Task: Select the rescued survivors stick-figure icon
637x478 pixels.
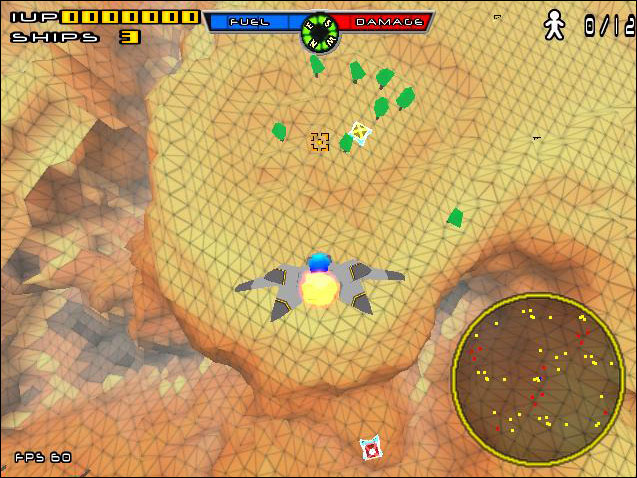Action: point(554,25)
